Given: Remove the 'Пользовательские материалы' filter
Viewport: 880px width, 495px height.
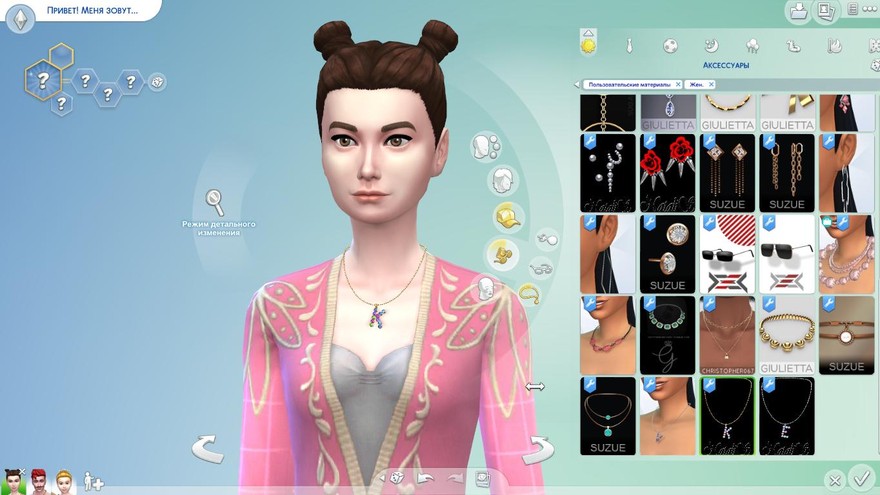Looking at the screenshot, I should point(678,85).
